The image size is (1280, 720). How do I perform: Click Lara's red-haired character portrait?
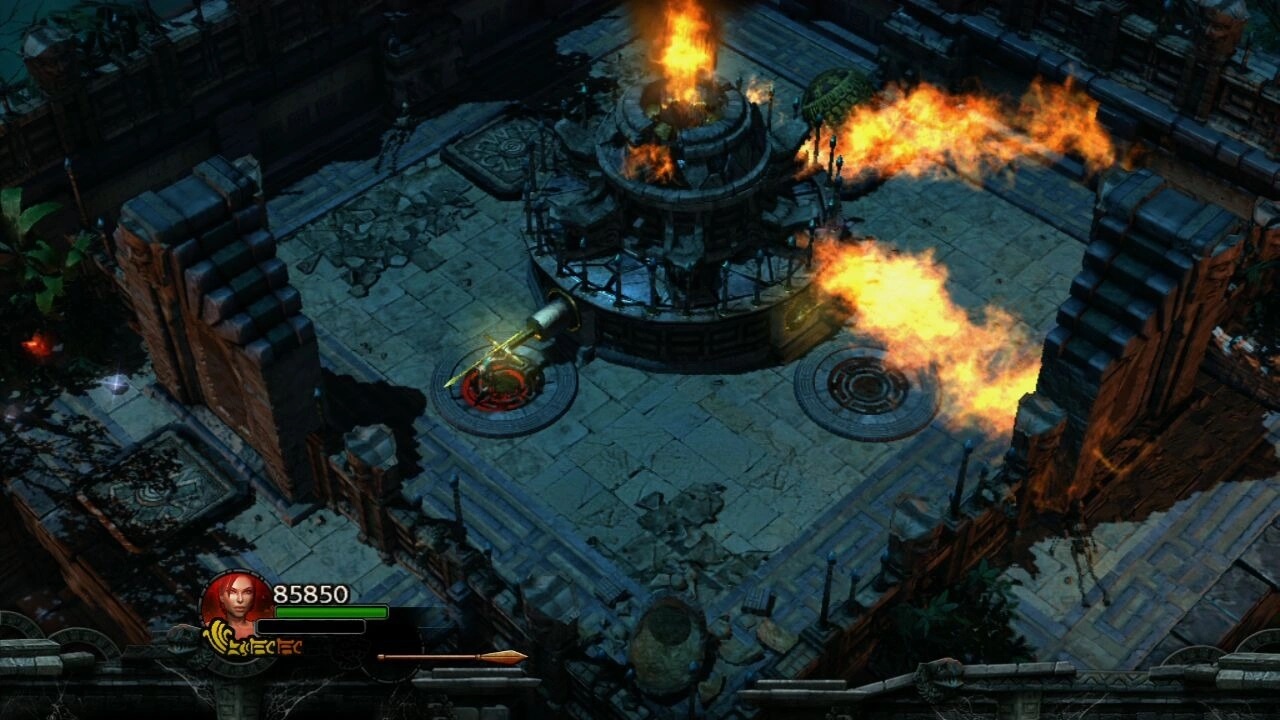pyautogui.click(x=237, y=602)
